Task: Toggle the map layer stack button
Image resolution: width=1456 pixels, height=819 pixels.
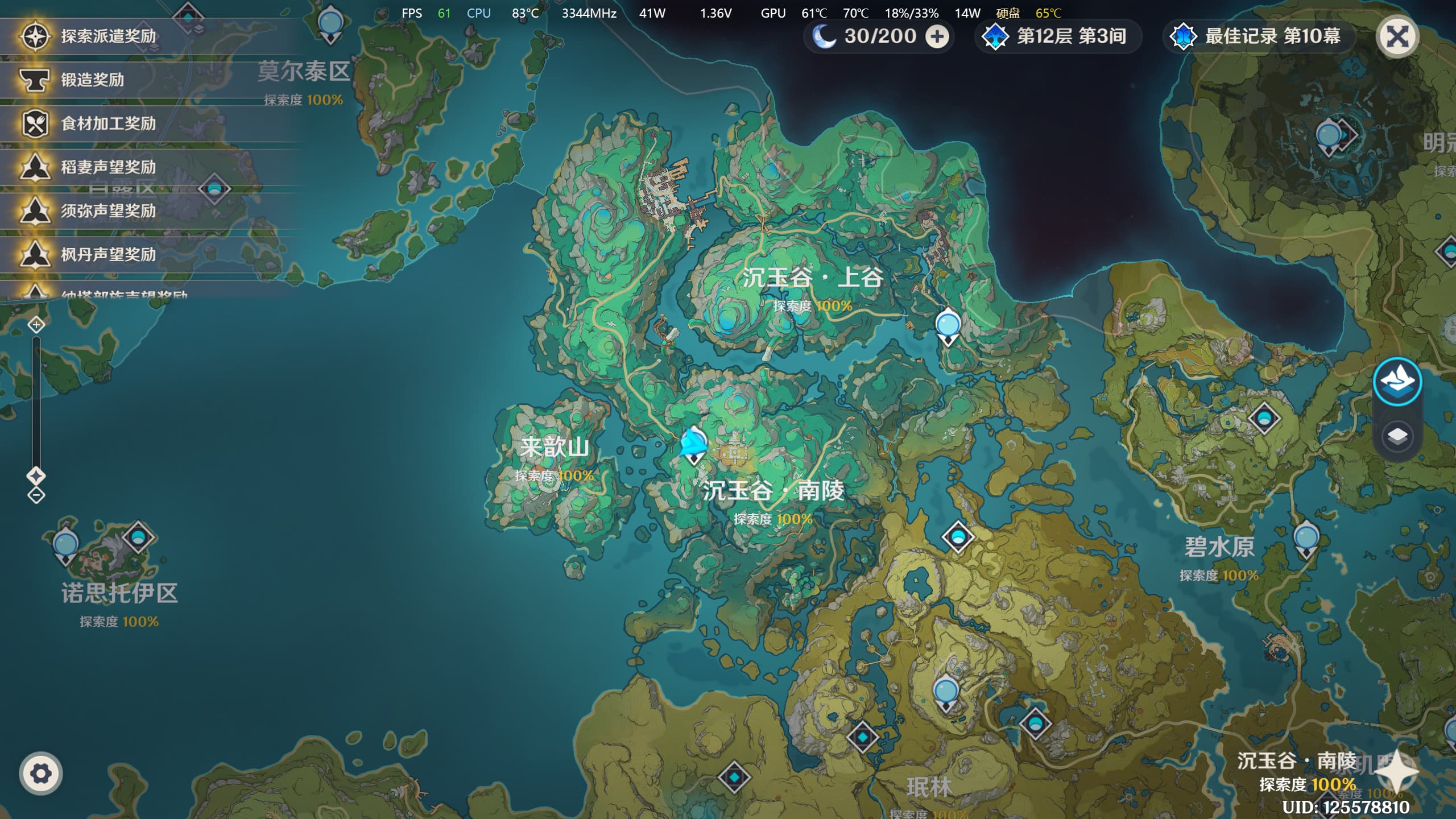Action: [1397, 436]
